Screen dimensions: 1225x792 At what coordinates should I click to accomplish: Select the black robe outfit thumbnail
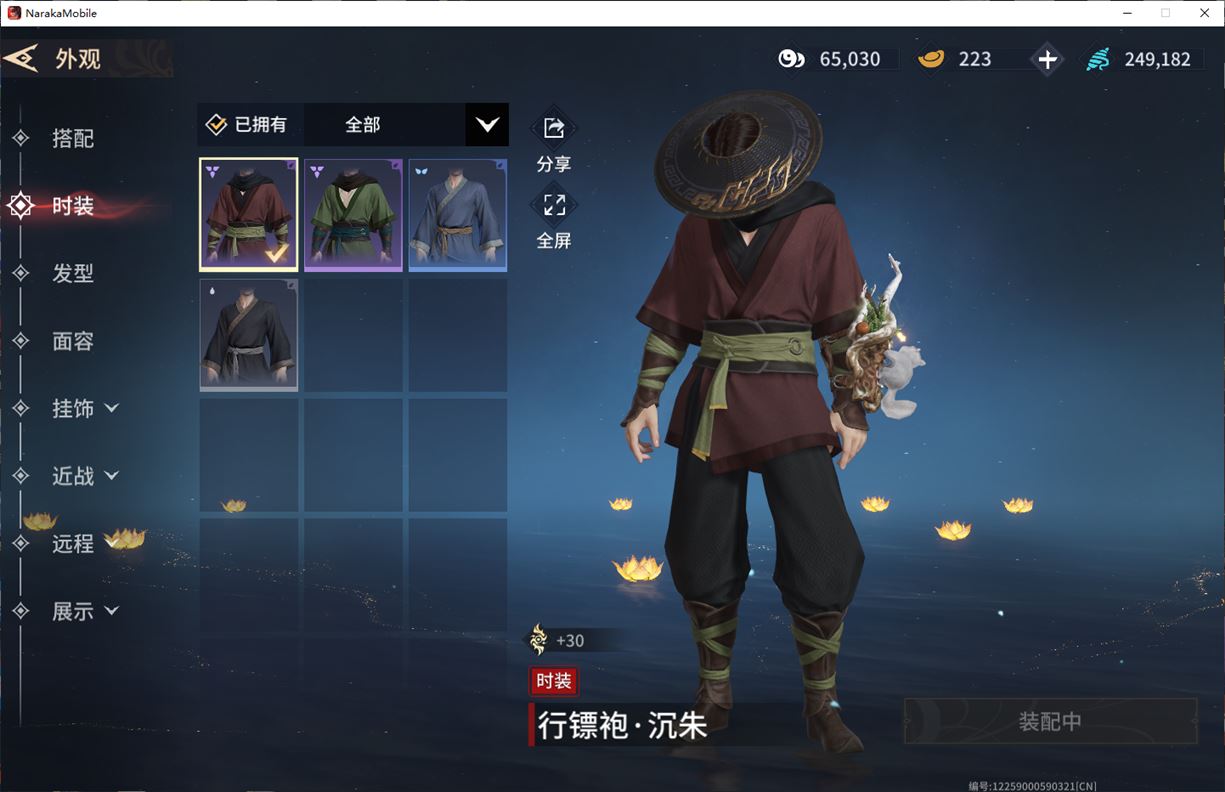[x=249, y=335]
